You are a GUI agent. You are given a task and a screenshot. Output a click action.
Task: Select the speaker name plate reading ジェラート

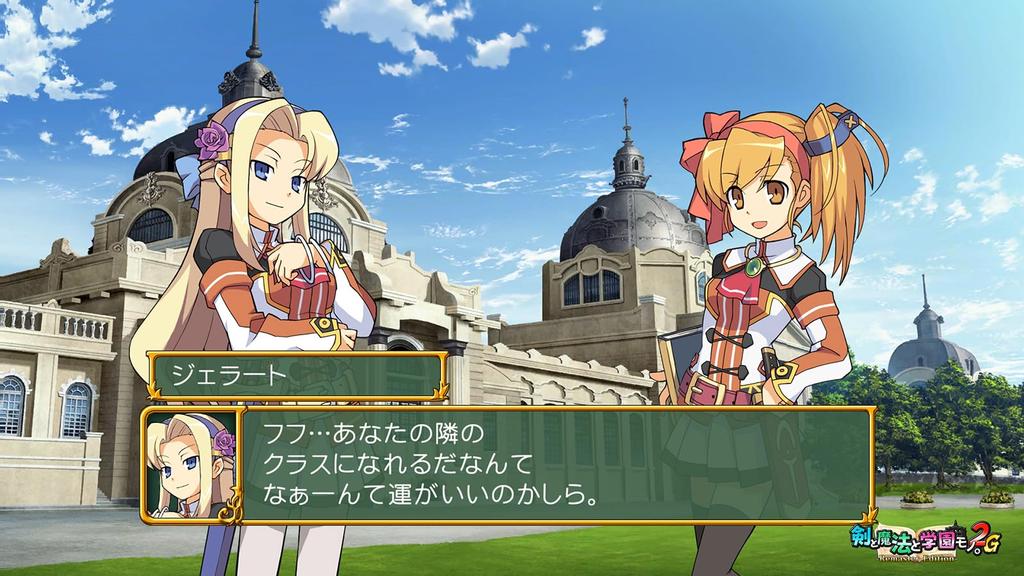tap(296, 376)
